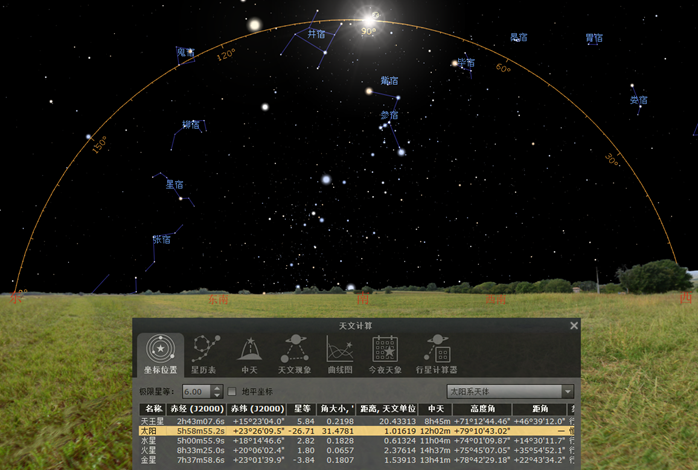The width and height of the screenshot is (698, 470).
Task: Click the 极限星等 magnitude input field
Action: (x=198, y=391)
